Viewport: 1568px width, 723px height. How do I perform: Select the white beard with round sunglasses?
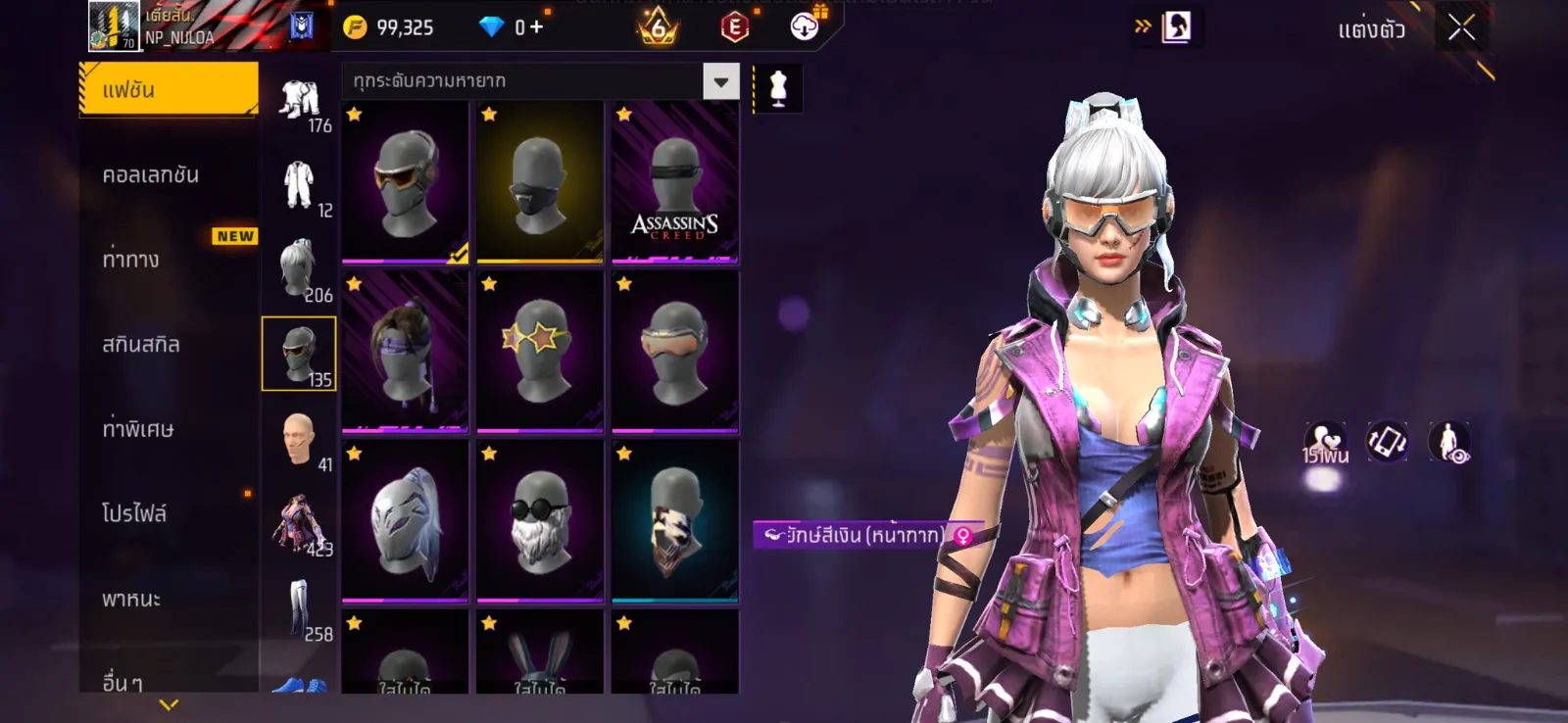coord(539,521)
